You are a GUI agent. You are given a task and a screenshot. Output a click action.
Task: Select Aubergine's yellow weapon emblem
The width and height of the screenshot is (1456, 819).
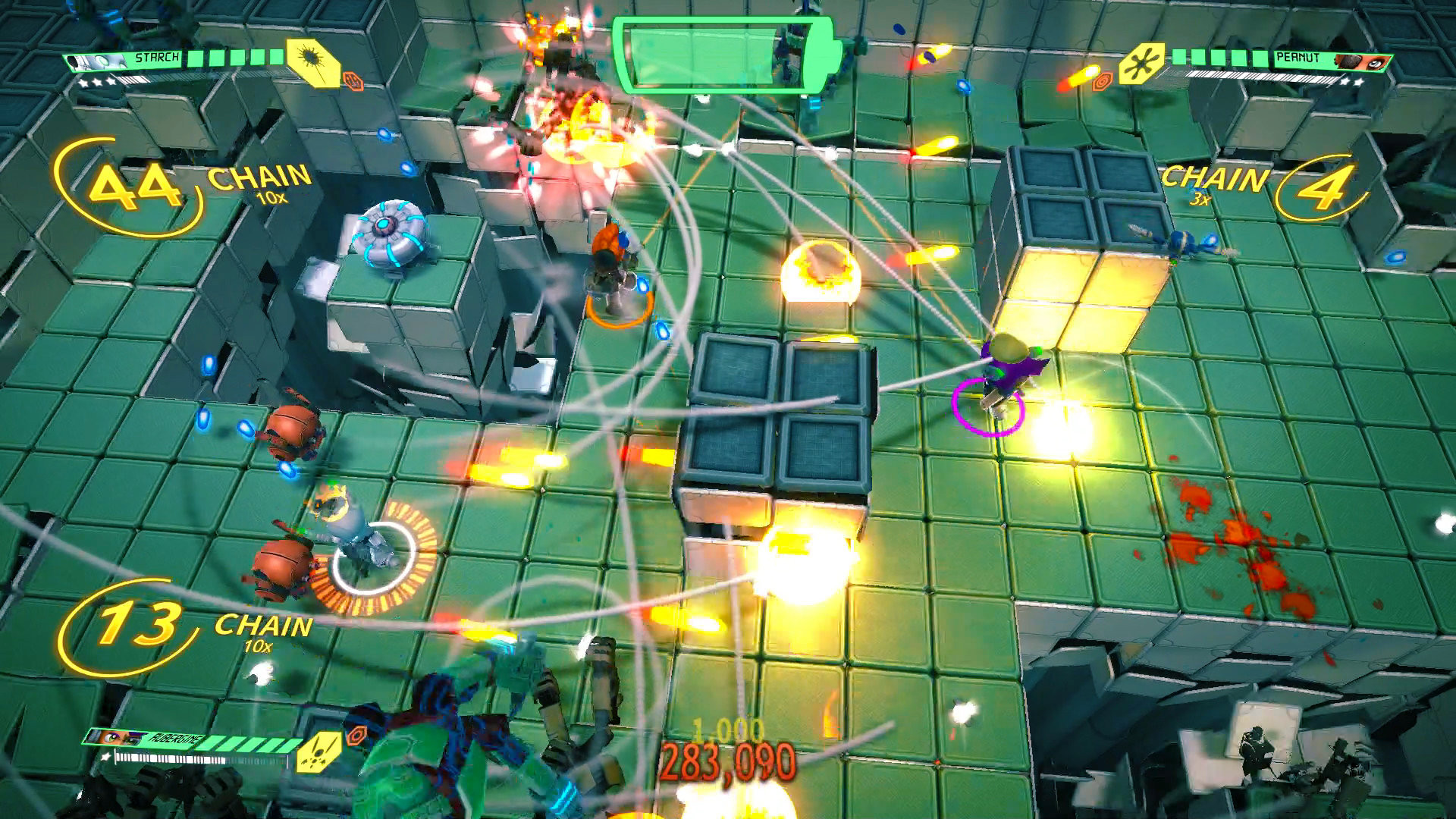tap(318, 753)
